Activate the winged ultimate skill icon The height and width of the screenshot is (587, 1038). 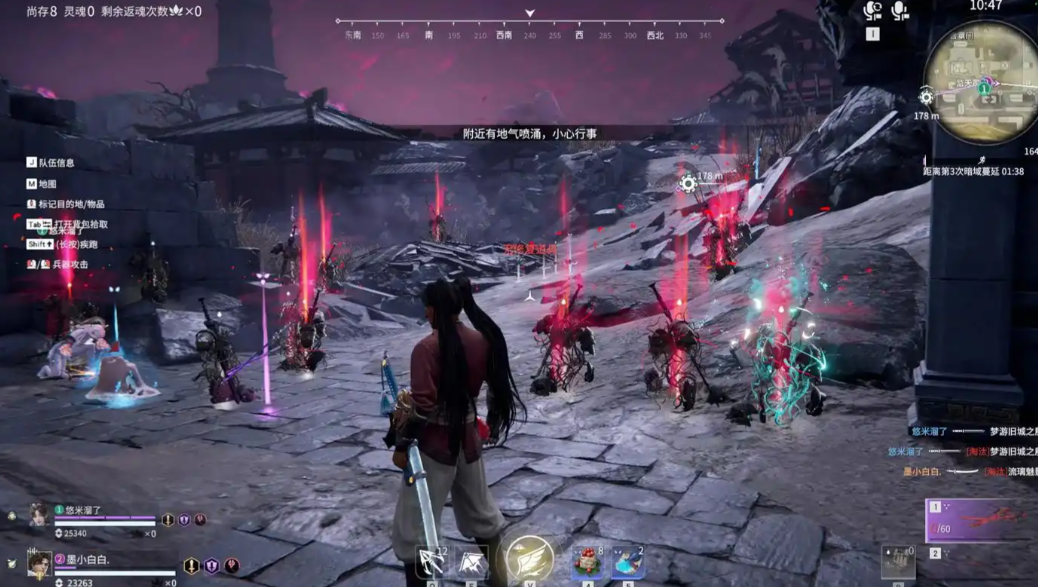tap(530, 560)
